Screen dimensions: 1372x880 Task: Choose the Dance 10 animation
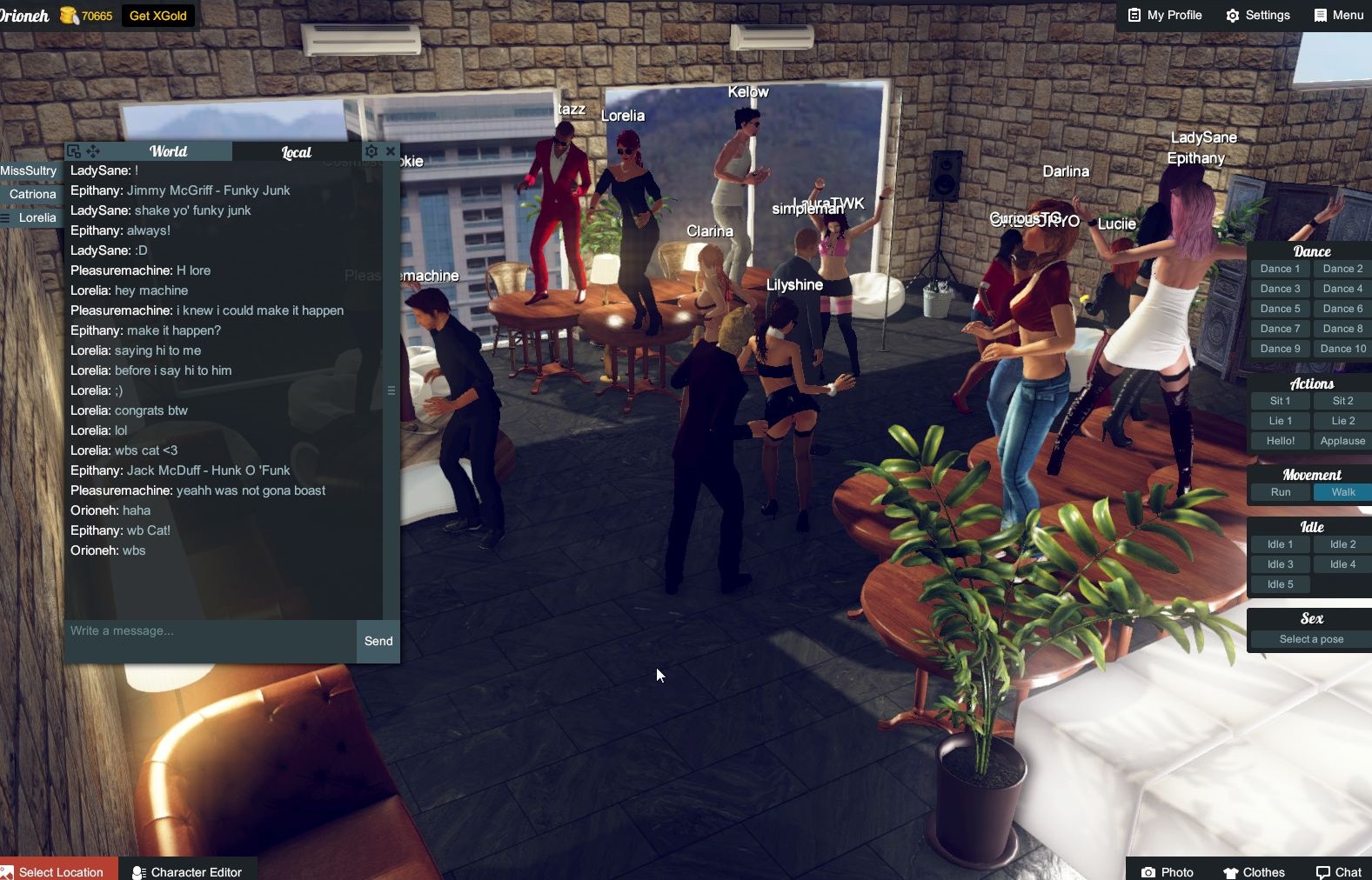pos(1342,349)
